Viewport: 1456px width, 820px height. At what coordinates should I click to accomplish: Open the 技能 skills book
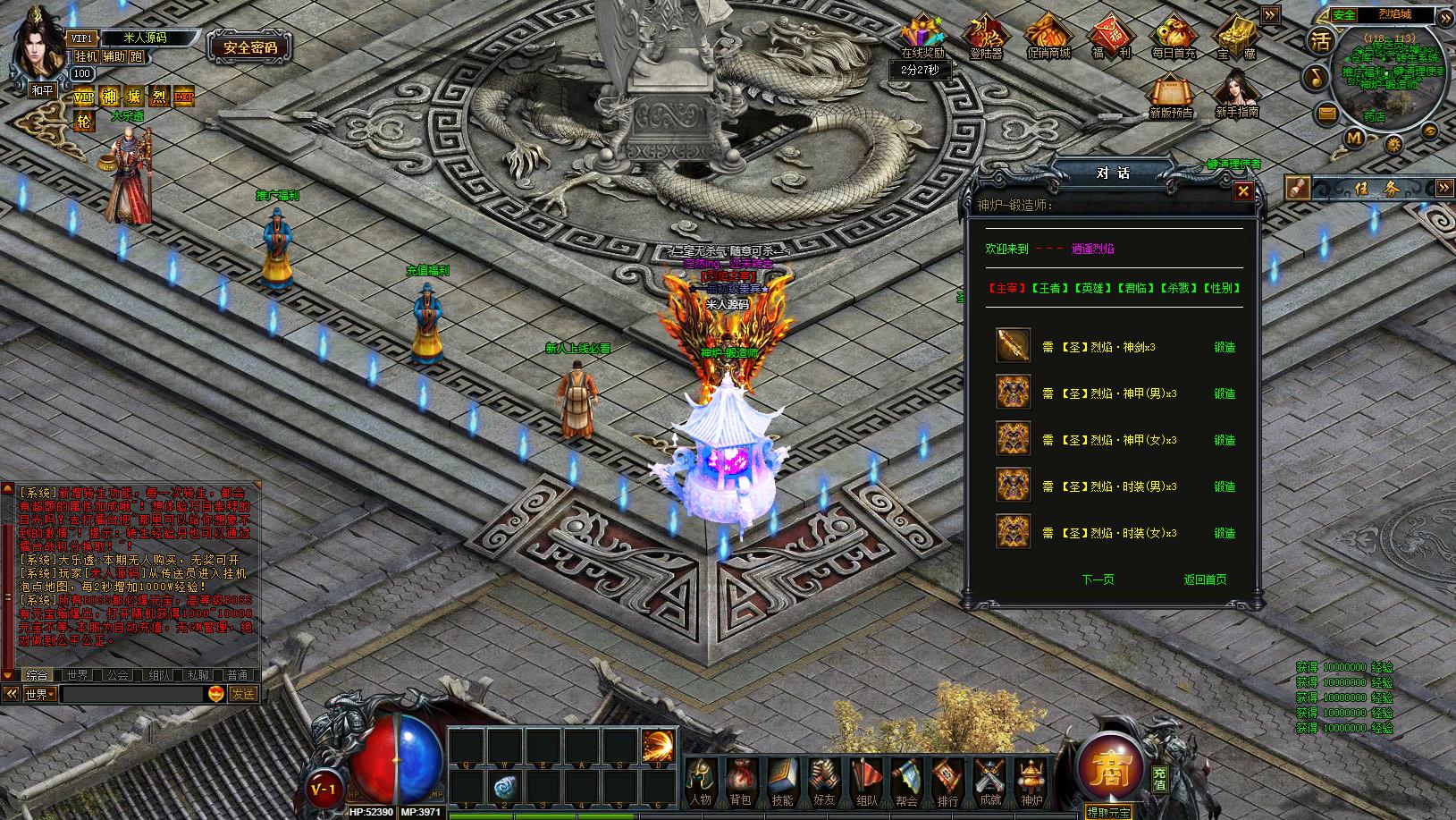782,782
